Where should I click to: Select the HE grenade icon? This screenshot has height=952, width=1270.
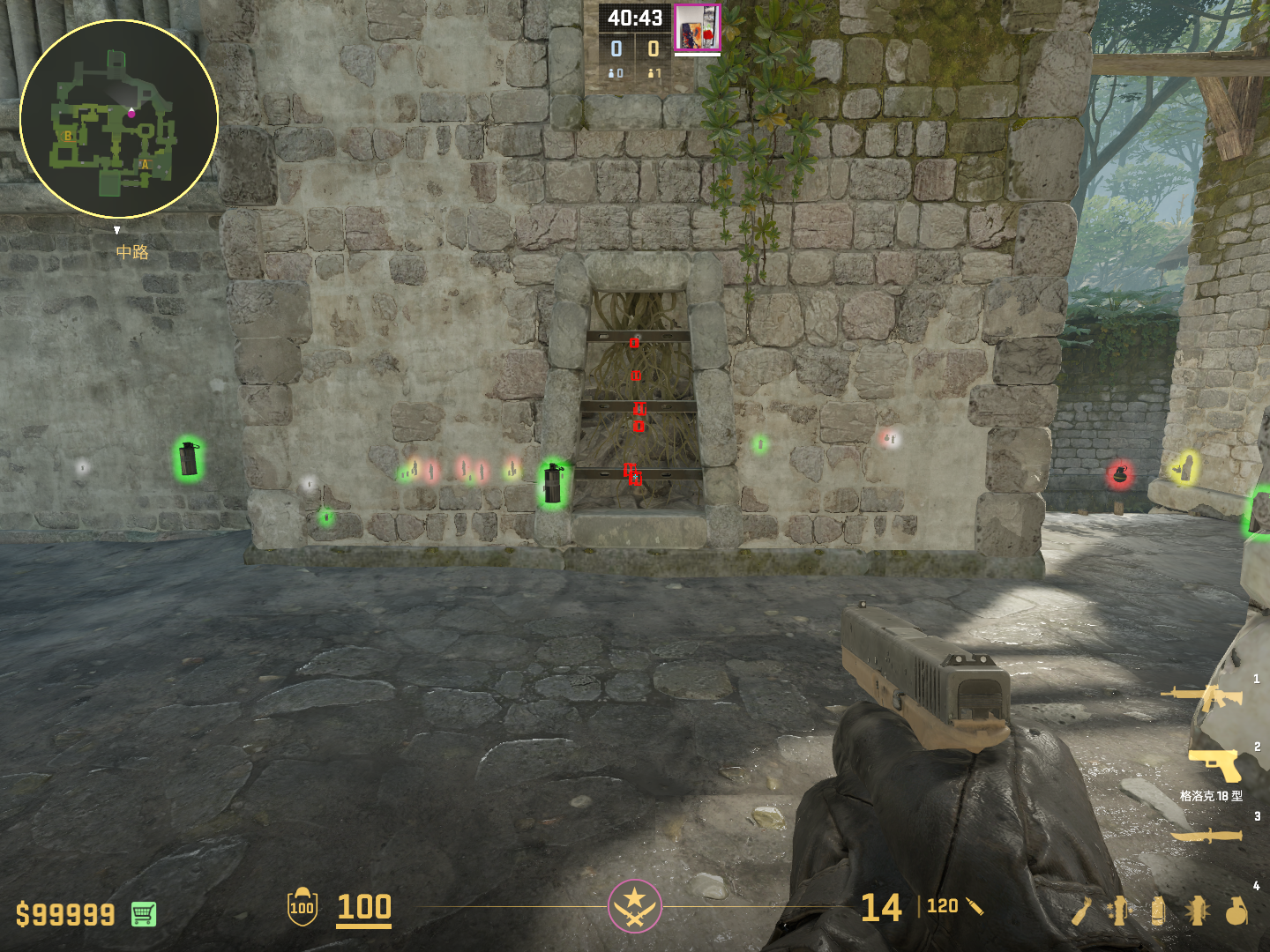pyautogui.click(x=1236, y=911)
